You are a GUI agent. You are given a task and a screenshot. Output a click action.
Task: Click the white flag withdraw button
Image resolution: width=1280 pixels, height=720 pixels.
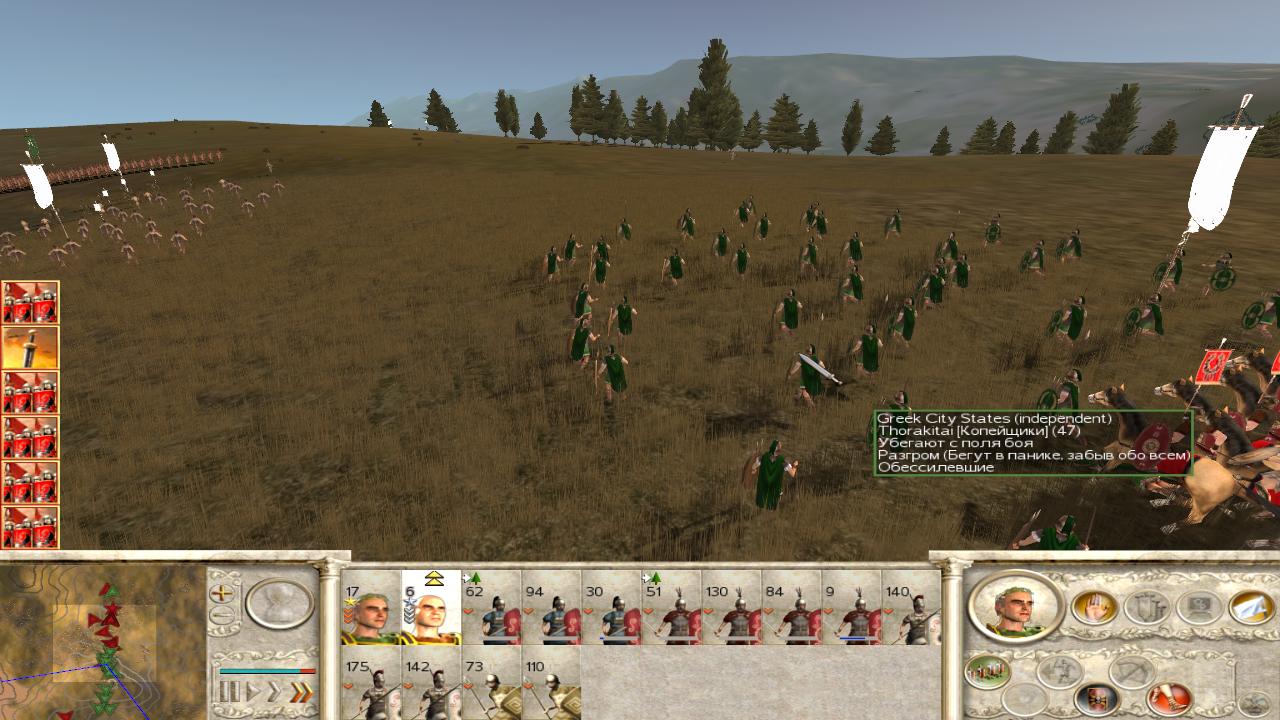click(x=1251, y=607)
